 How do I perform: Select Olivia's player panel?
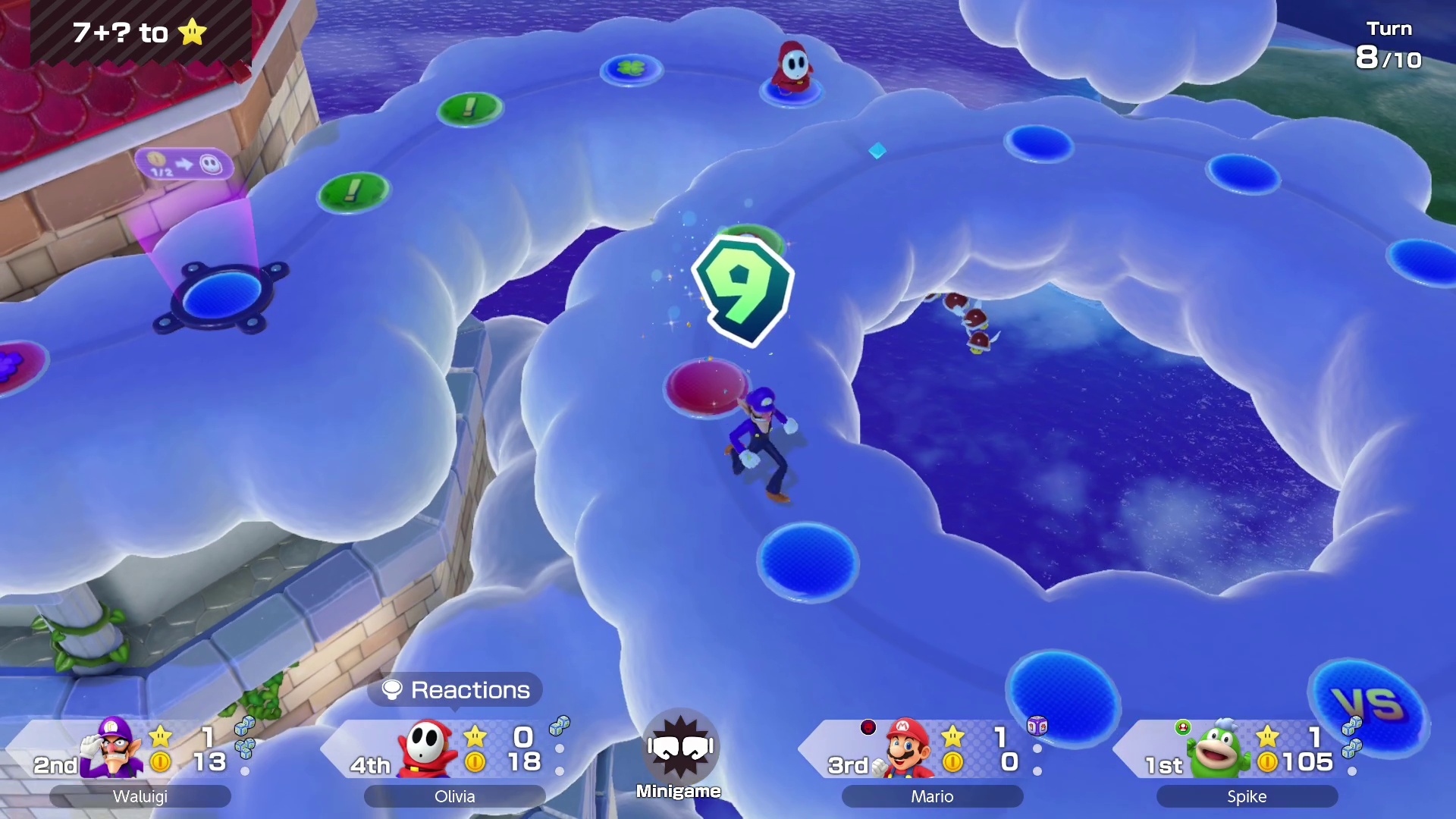click(455, 758)
